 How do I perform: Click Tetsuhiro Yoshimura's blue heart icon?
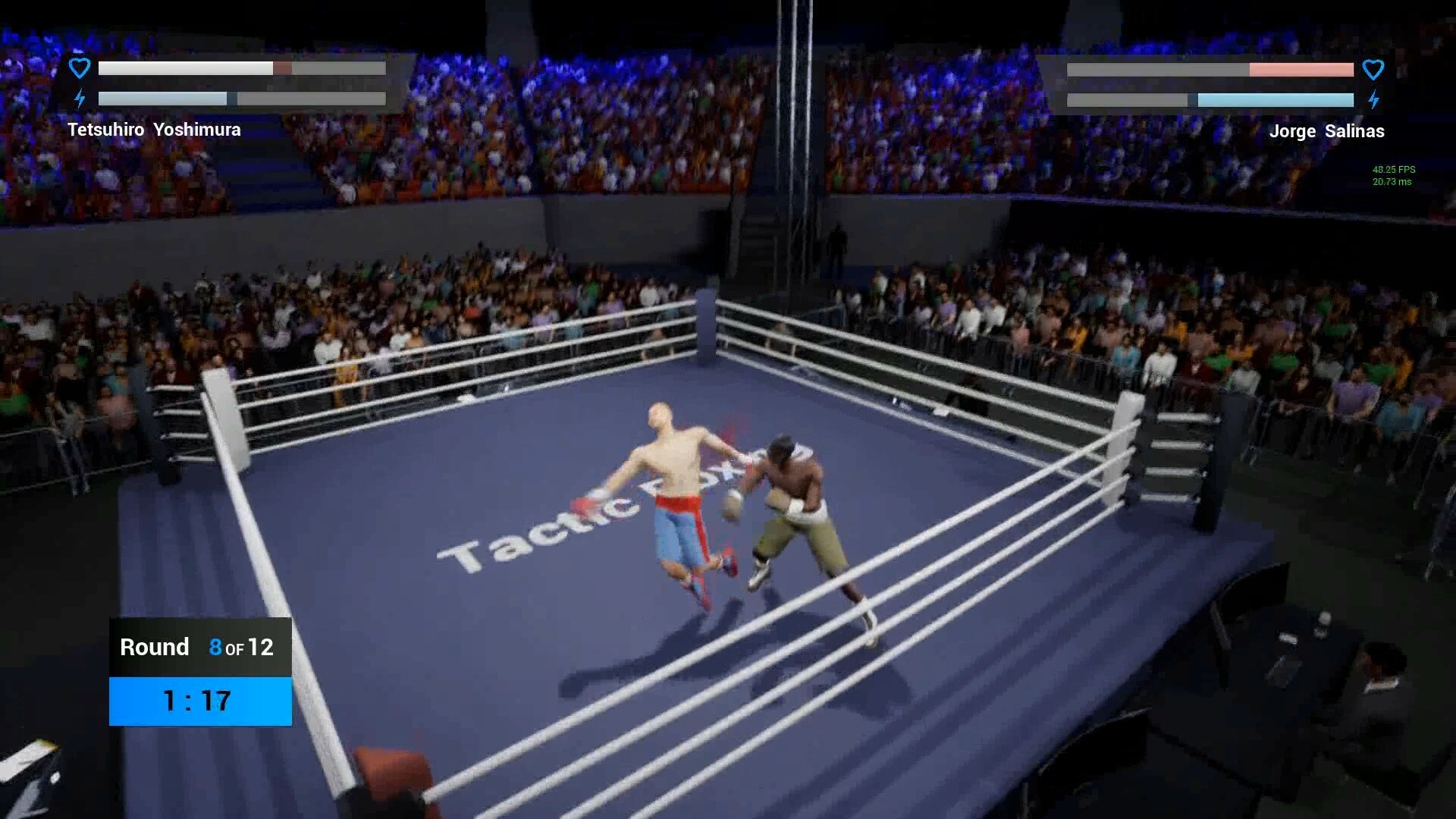coord(79,67)
